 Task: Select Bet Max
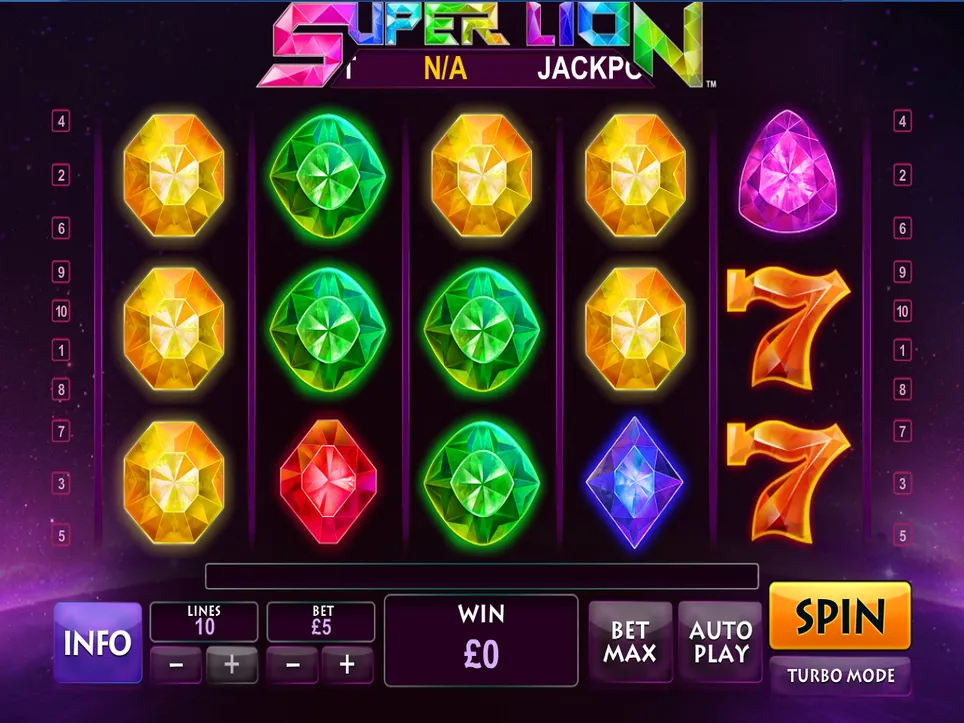coord(630,642)
